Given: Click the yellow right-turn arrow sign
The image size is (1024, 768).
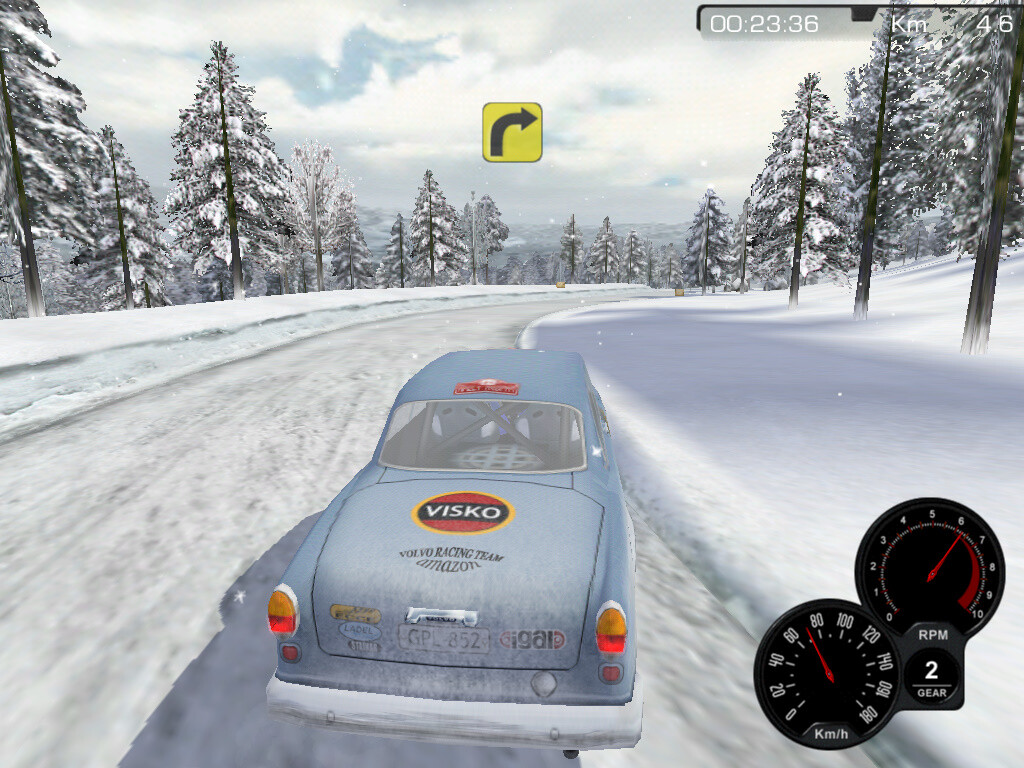Looking at the screenshot, I should [x=512, y=132].
